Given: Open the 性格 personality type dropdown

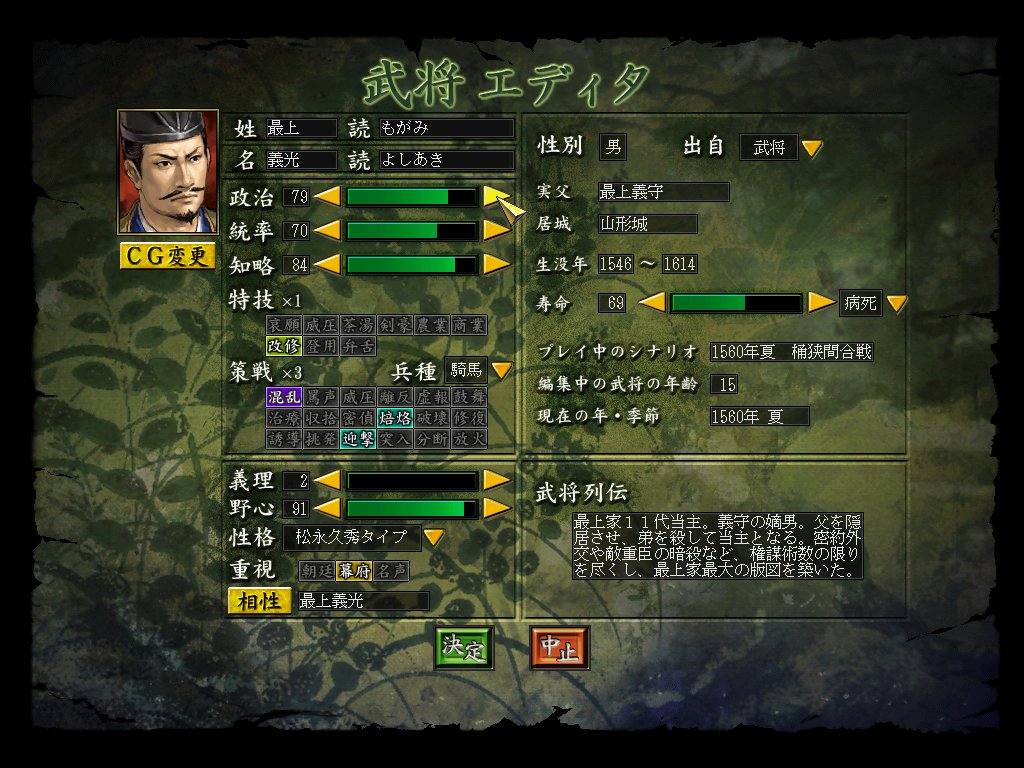Looking at the screenshot, I should [x=433, y=538].
